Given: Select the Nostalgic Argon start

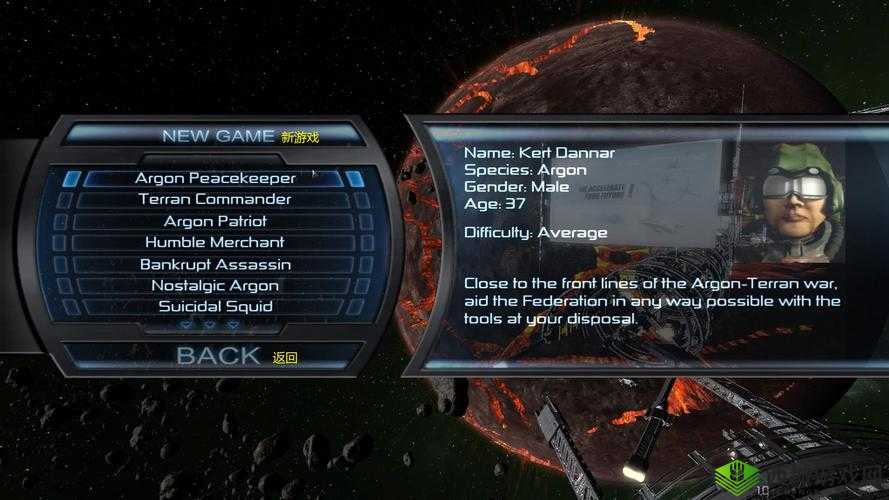Looking at the screenshot, I should (215, 285).
